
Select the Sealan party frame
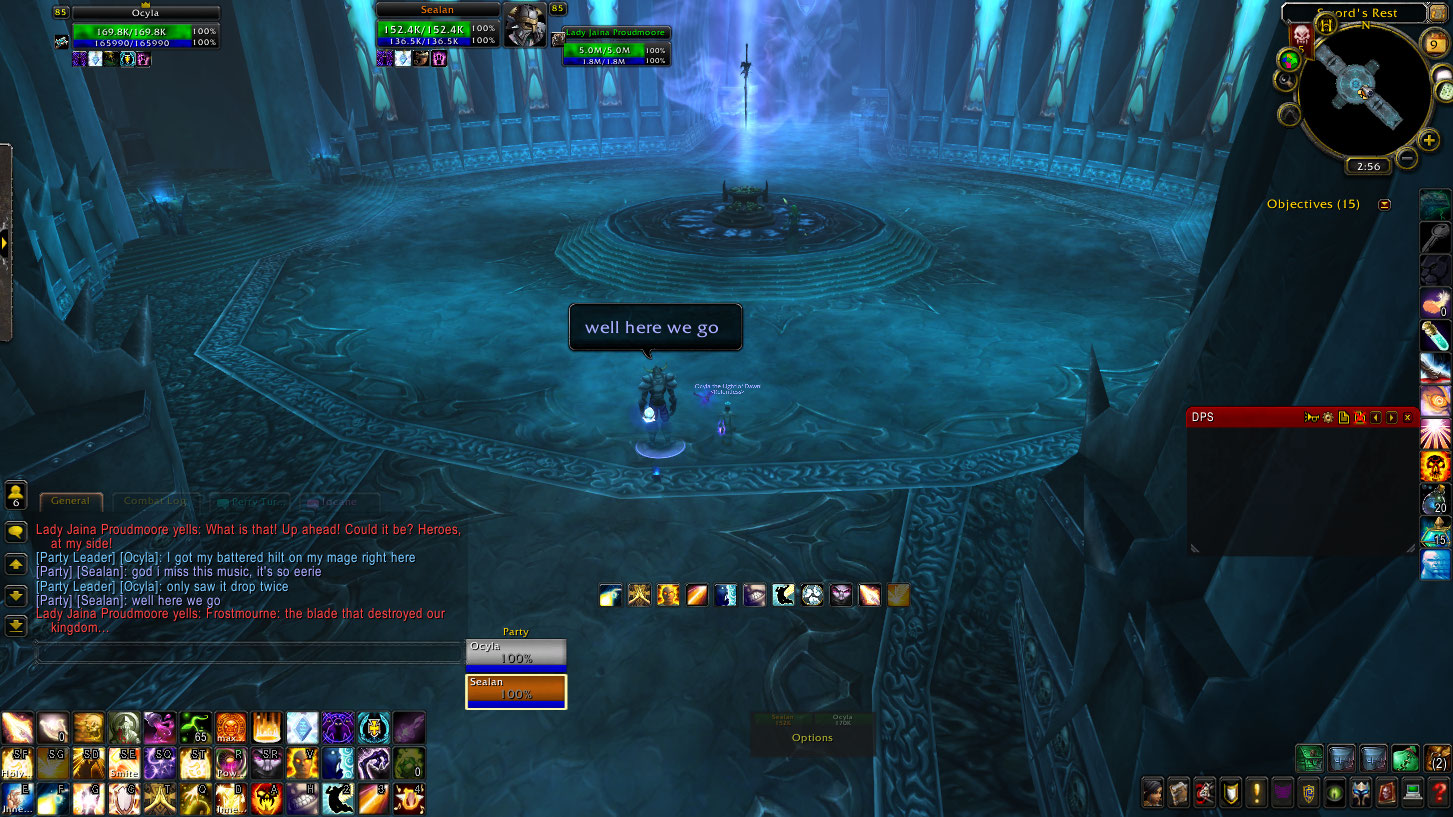pyautogui.click(x=516, y=691)
